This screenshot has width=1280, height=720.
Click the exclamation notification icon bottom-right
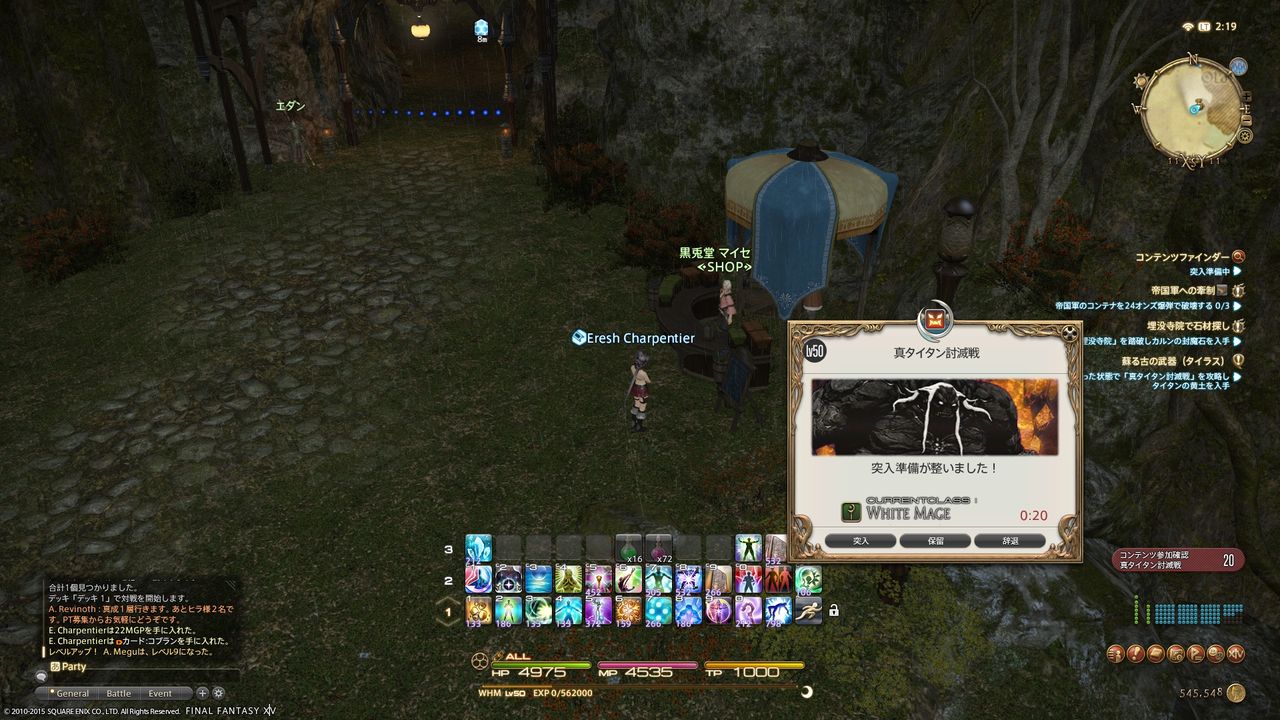(1136, 653)
